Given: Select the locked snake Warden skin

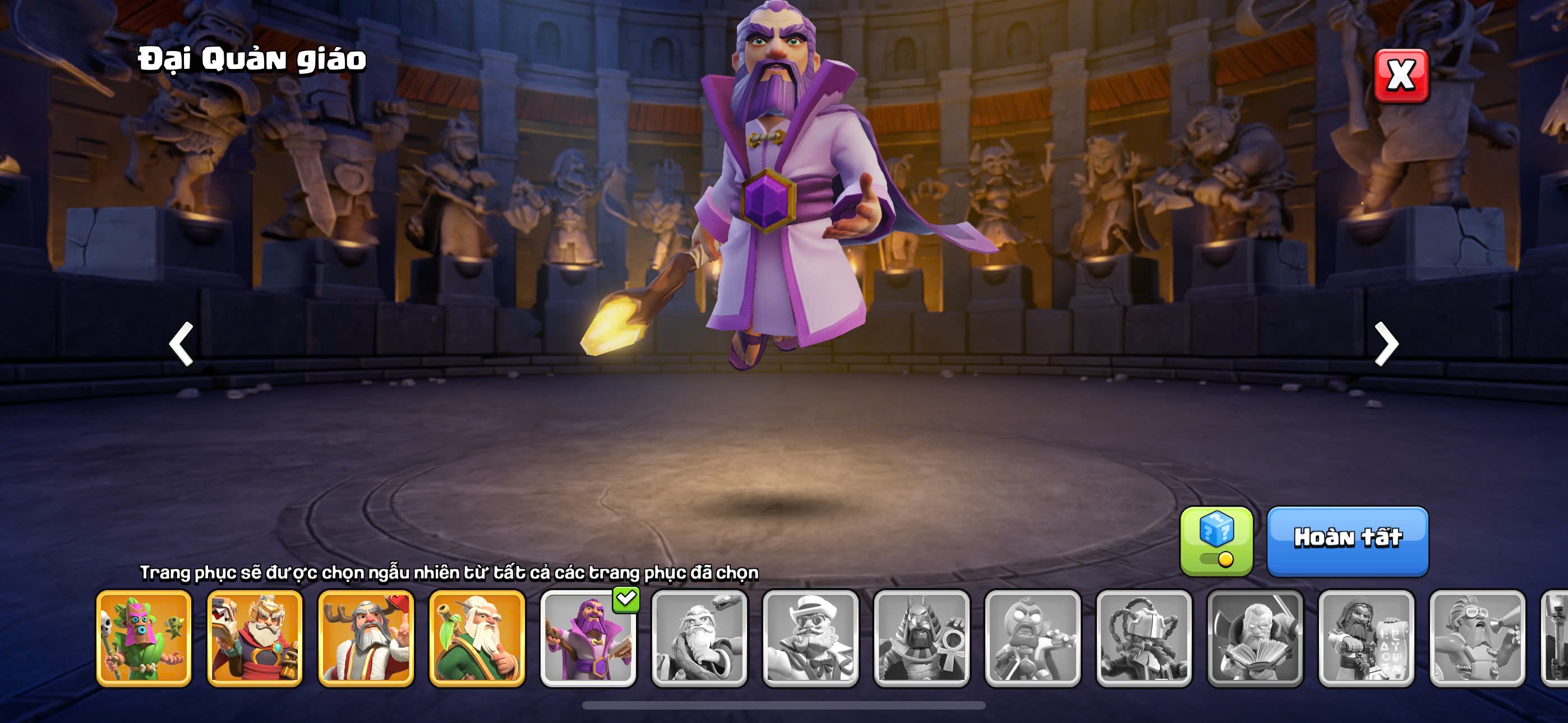Looking at the screenshot, I should 699,638.
